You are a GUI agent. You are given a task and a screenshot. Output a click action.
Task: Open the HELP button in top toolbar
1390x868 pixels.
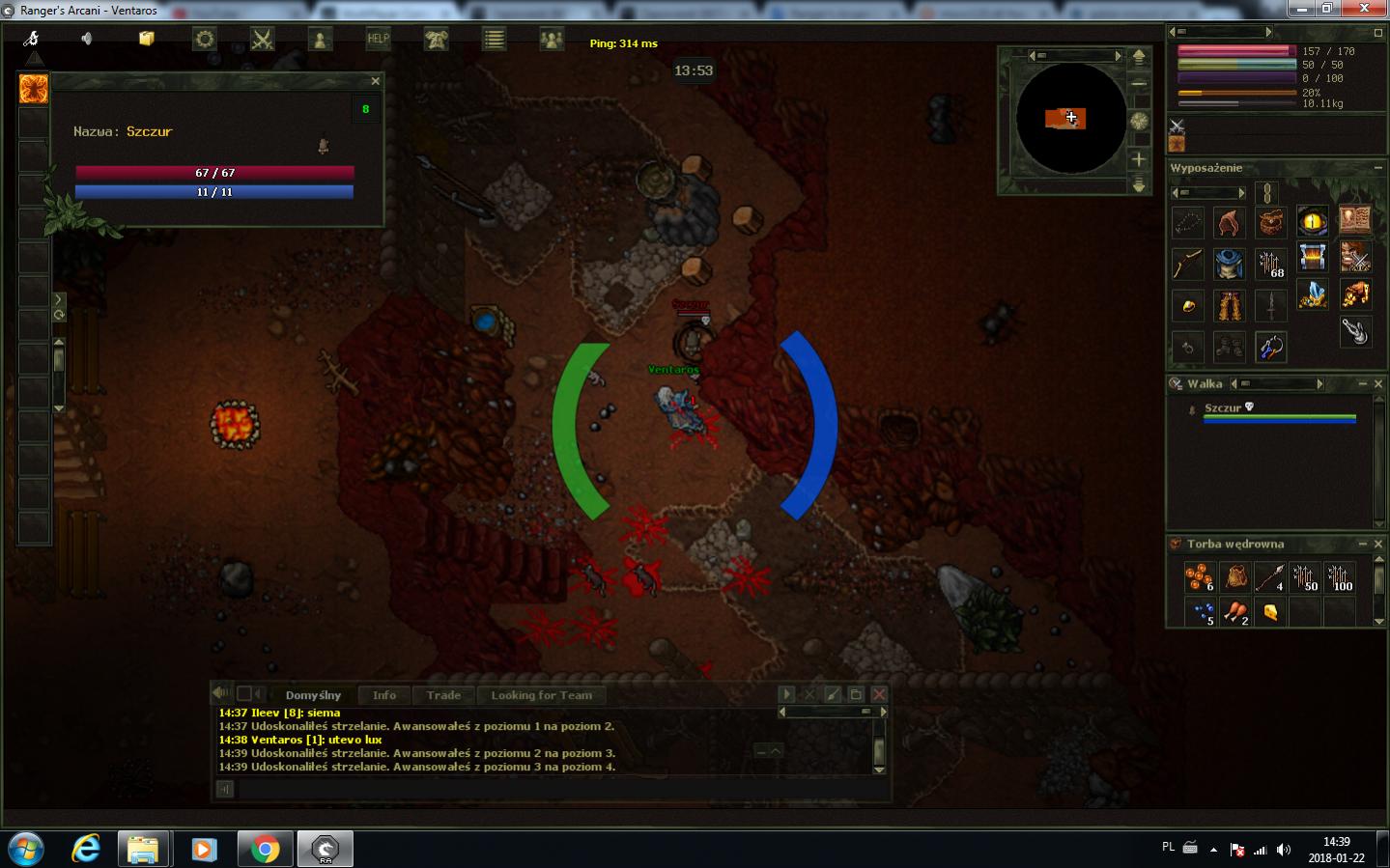[x=378, y=40]
